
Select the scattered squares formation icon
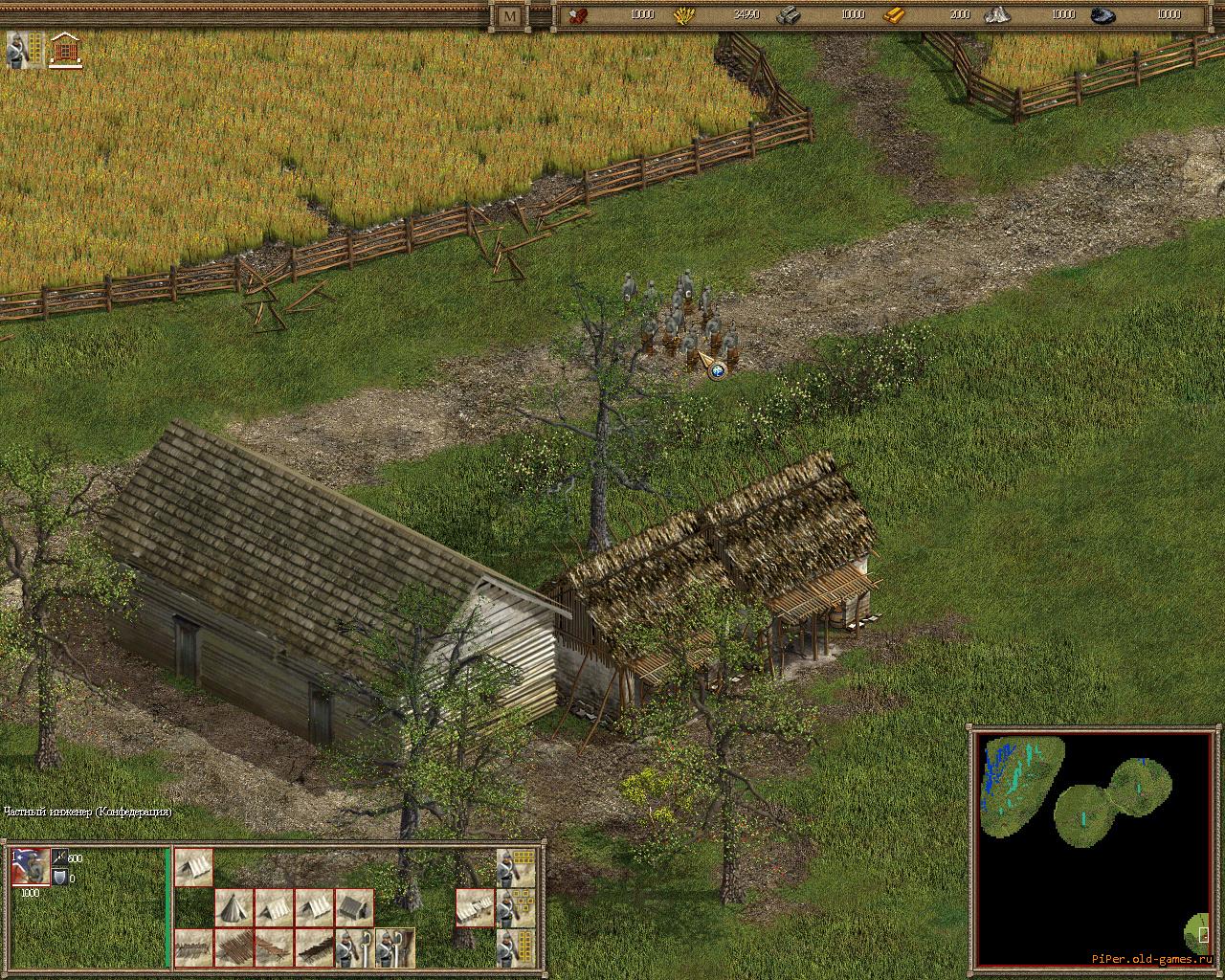[x=515, y=906]
